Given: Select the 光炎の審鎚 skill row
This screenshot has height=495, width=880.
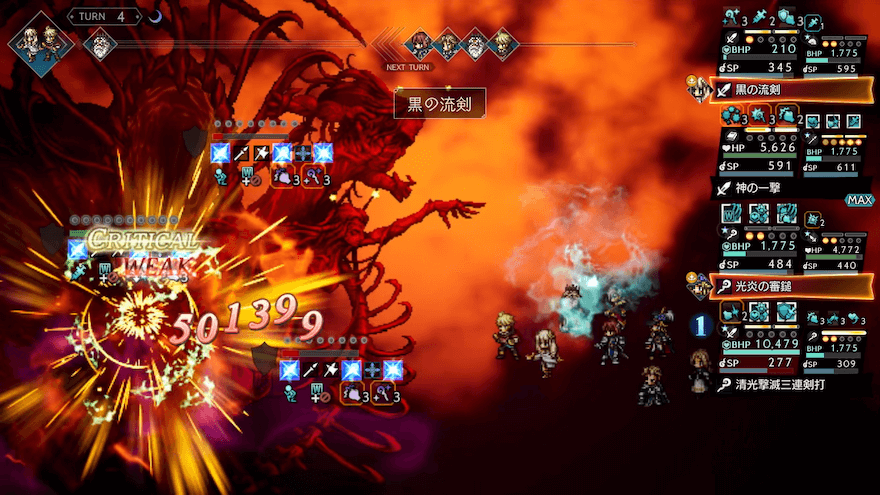Looking at the screenshot, I should (790, 286).
